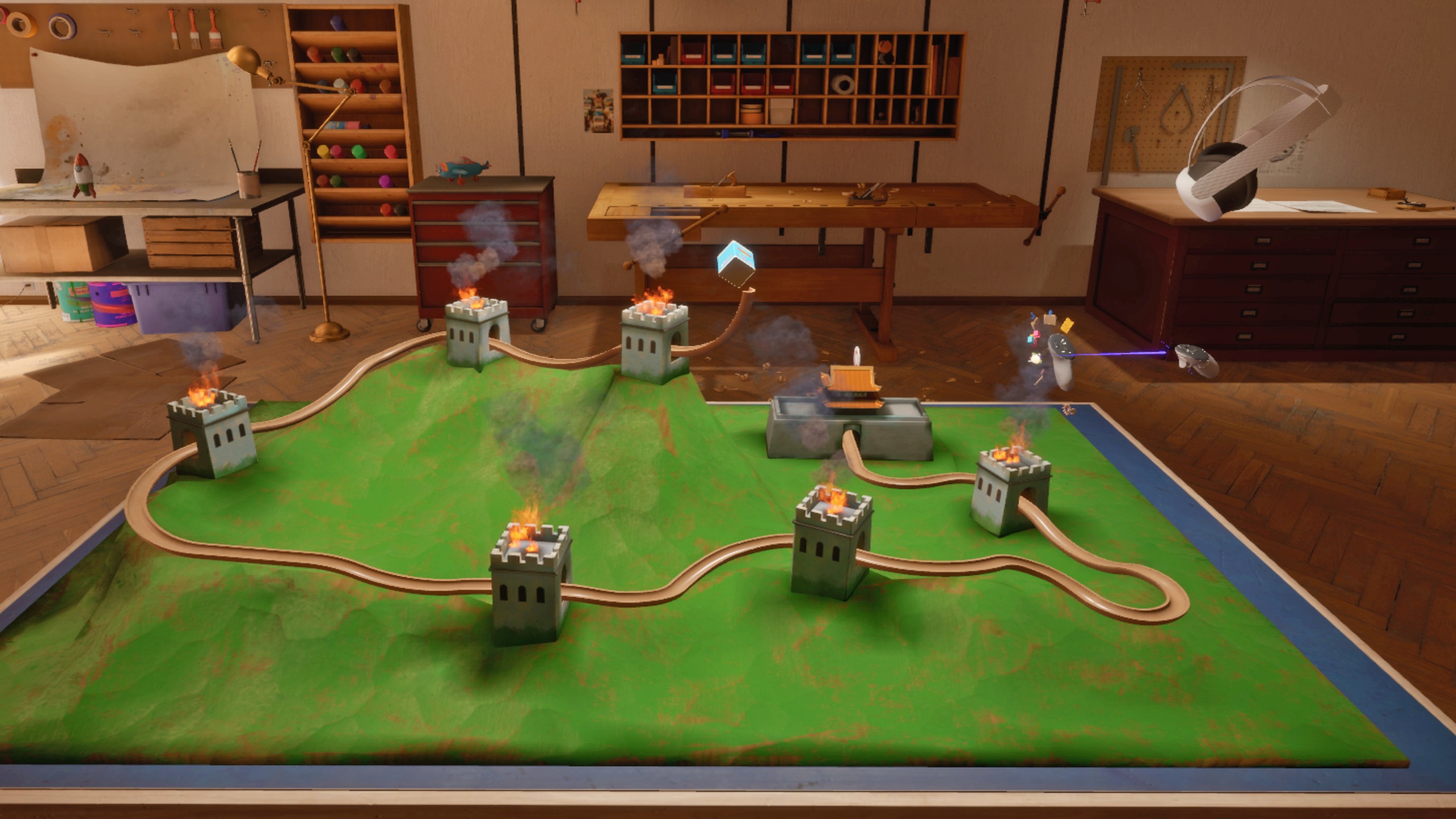Select the yellow tile in the controller palette
The width and height of the screenshot is (1456, 819).
tap(1067, 325)
